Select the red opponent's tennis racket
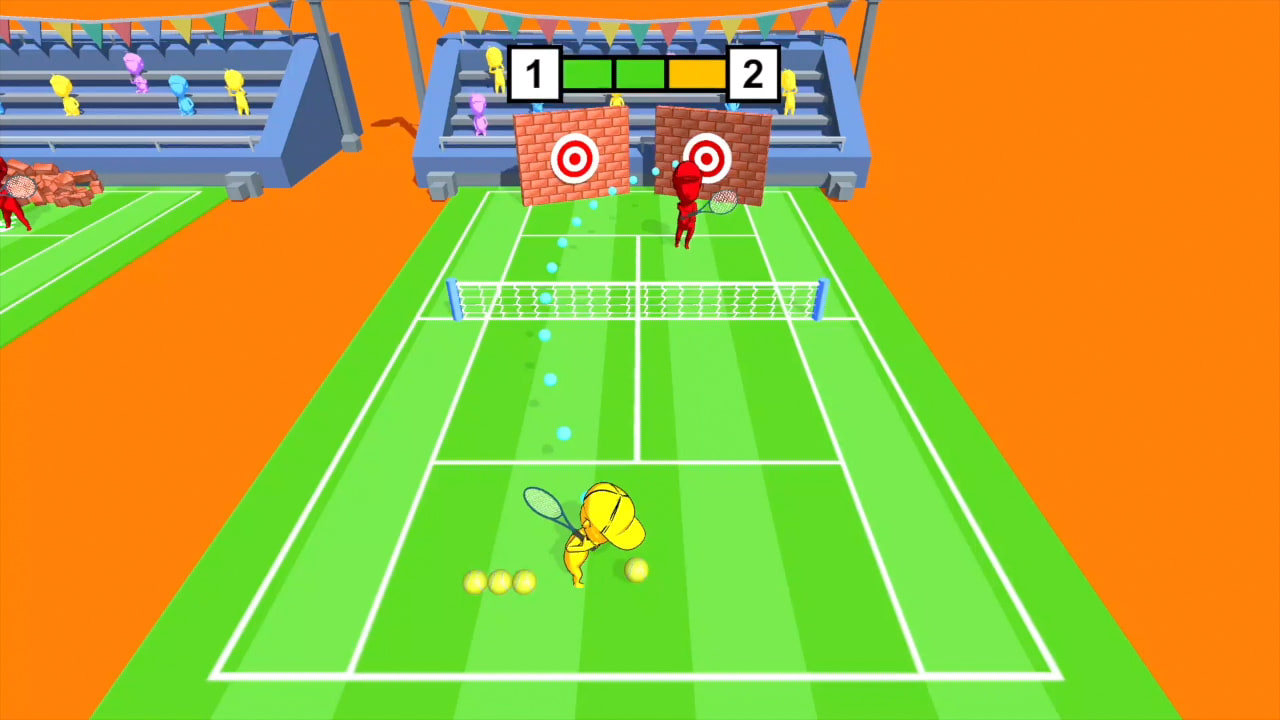 coord(722,202)
